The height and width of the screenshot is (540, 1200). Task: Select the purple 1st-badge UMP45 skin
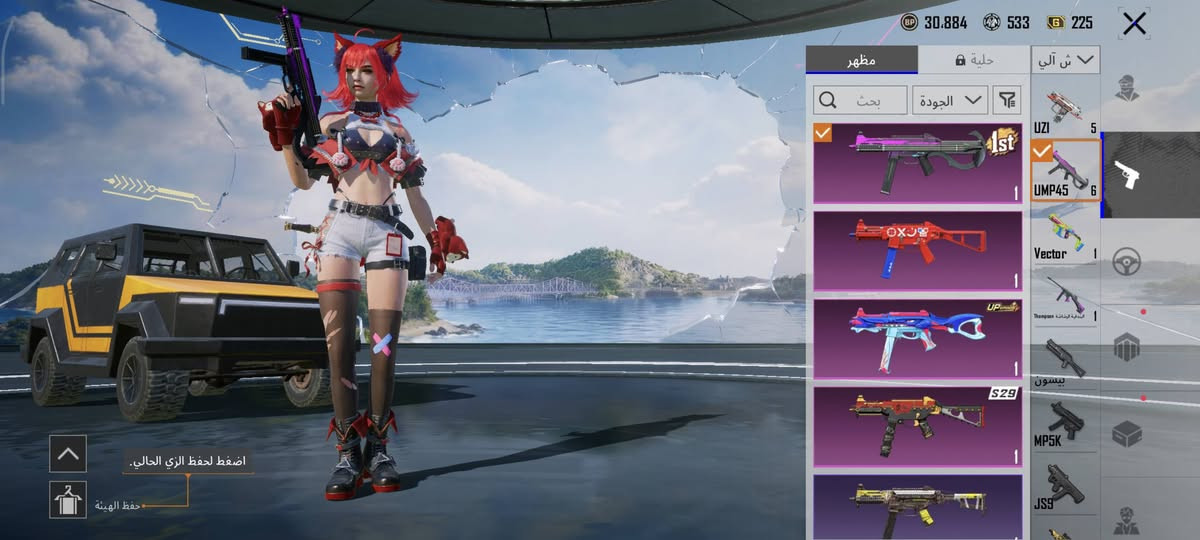tap(917, 163)
